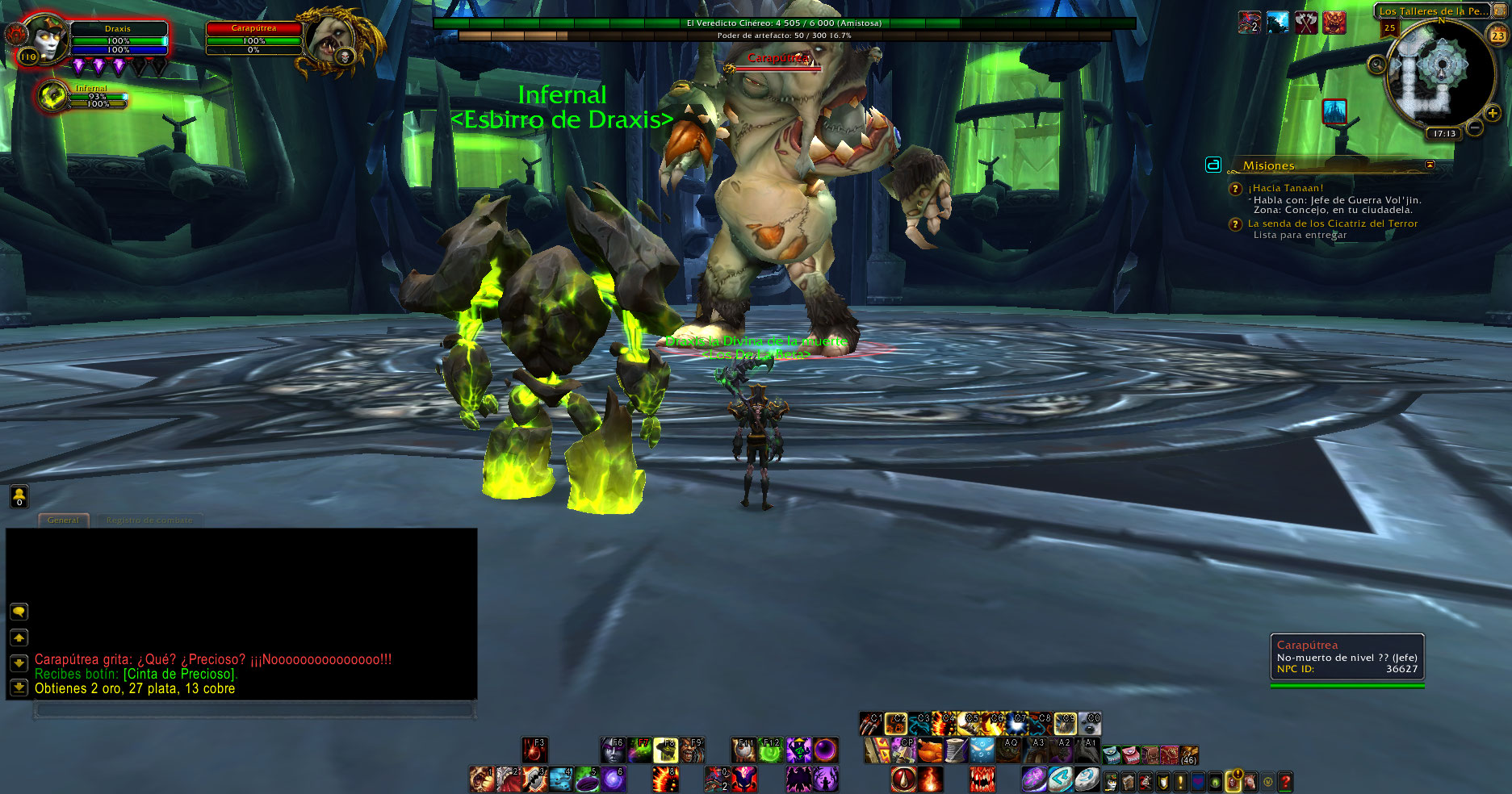Zoom in on the minimap

coord(1493,114)
